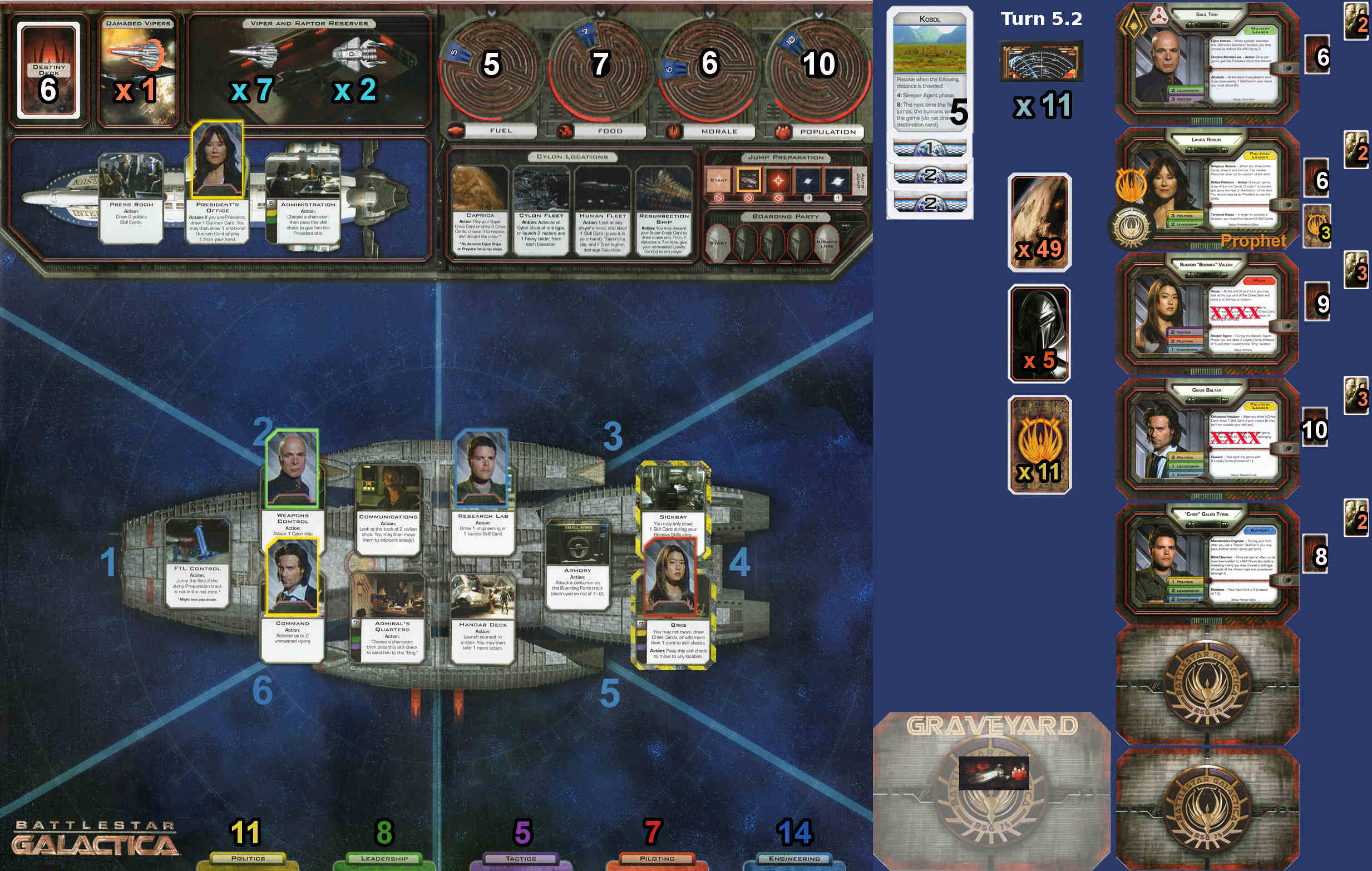Viewport: 1372px width, 871px height.
Task: Choose the Press Room location
Action: pyautogui.click(x=131, y=197)
